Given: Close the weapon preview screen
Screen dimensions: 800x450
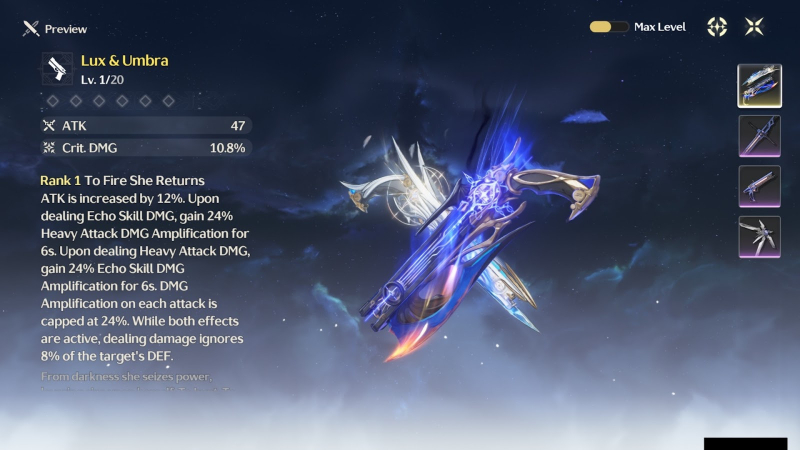Looking at the screenshot, I should point(754,27).
